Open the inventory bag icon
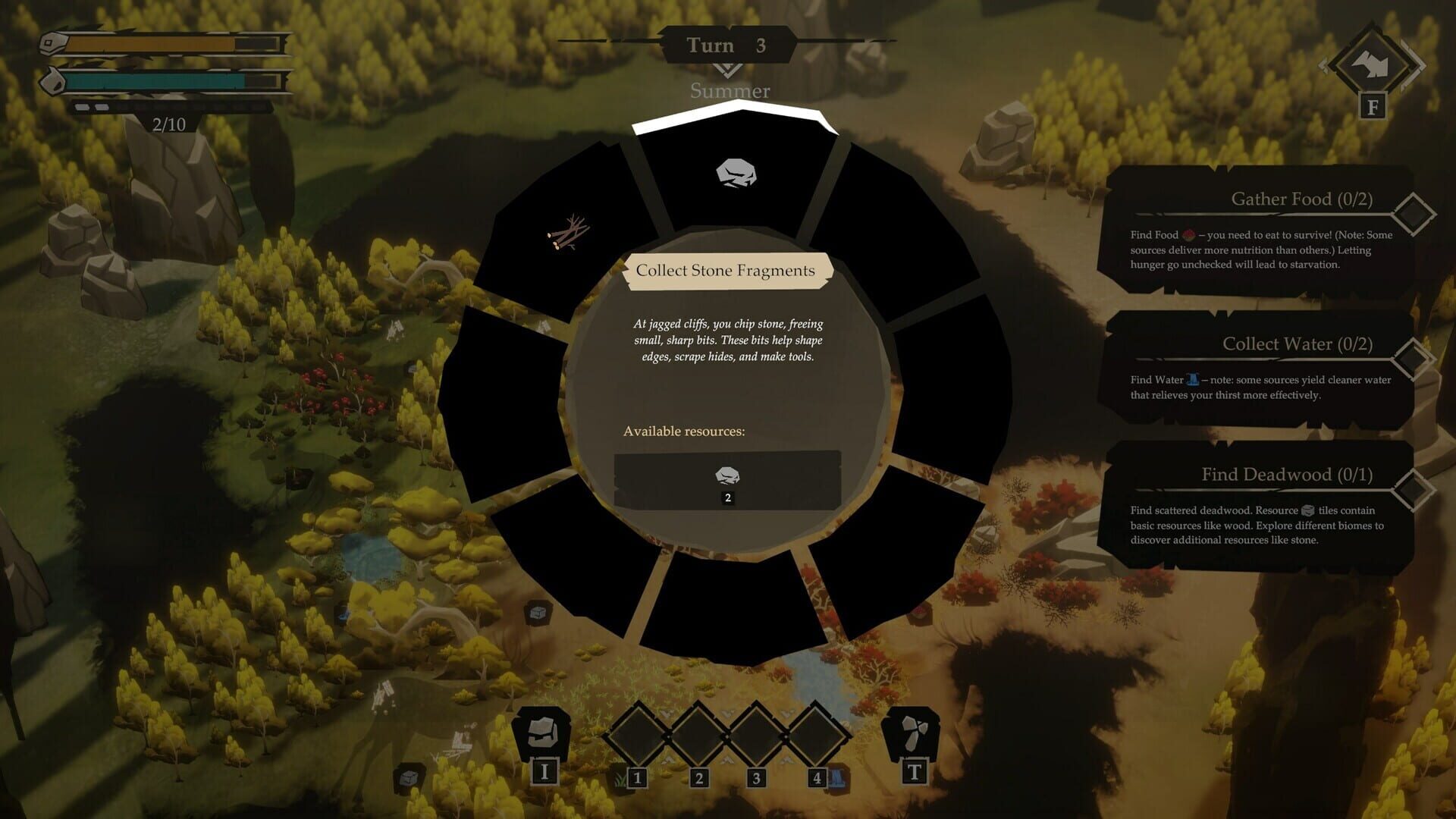This screenshot has height=819, width=1456. 542,733
